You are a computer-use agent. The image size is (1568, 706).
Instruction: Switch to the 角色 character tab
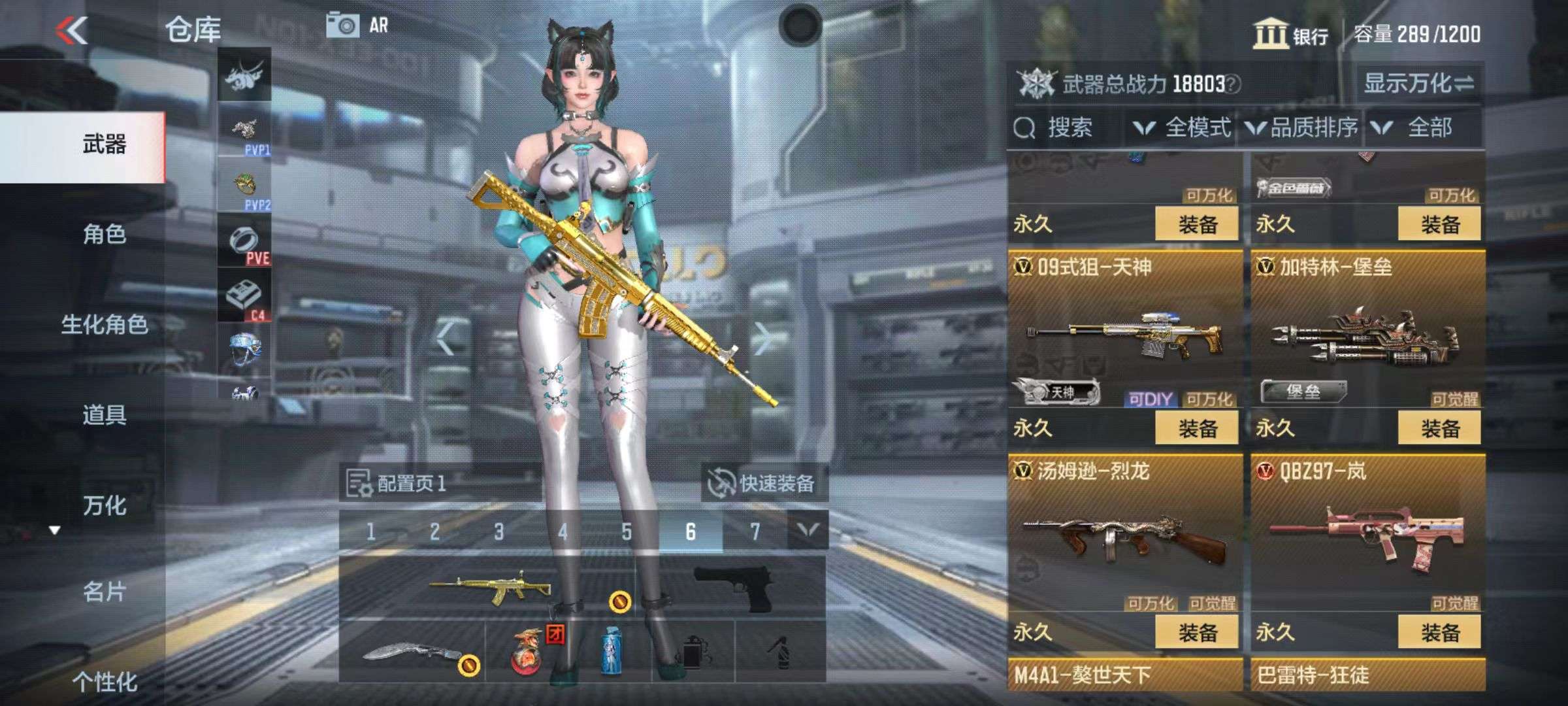point(105,234)
